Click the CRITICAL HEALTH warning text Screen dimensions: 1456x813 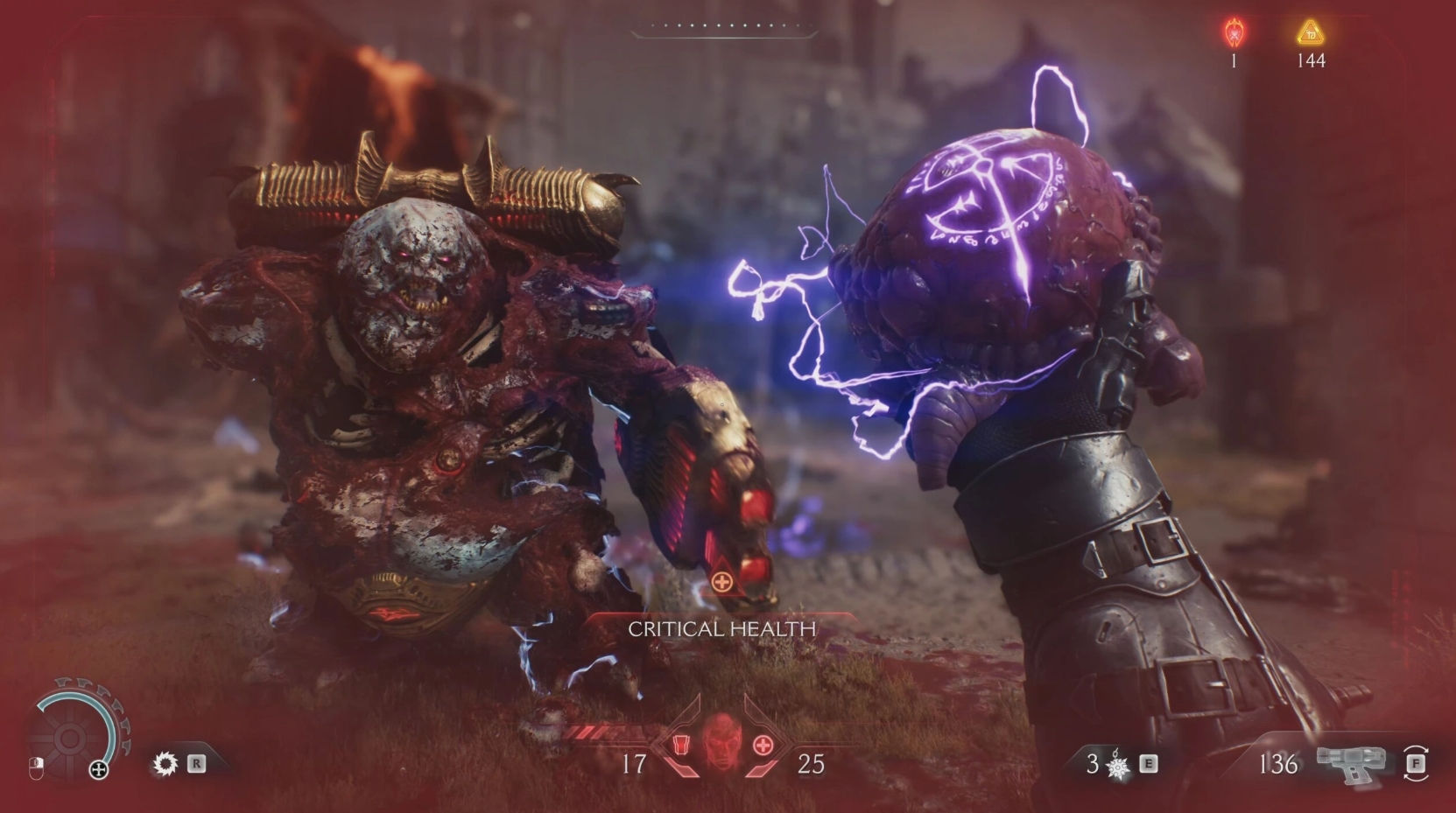[x=723, y=628]
